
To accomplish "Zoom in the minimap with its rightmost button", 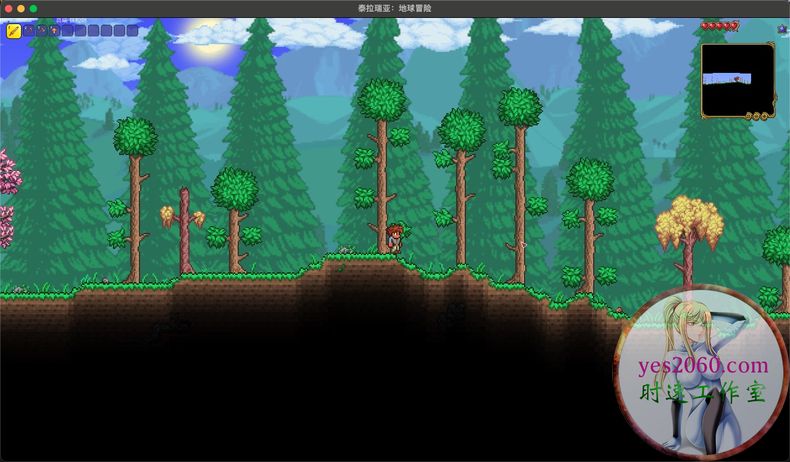I will click(x=765, y=116).
